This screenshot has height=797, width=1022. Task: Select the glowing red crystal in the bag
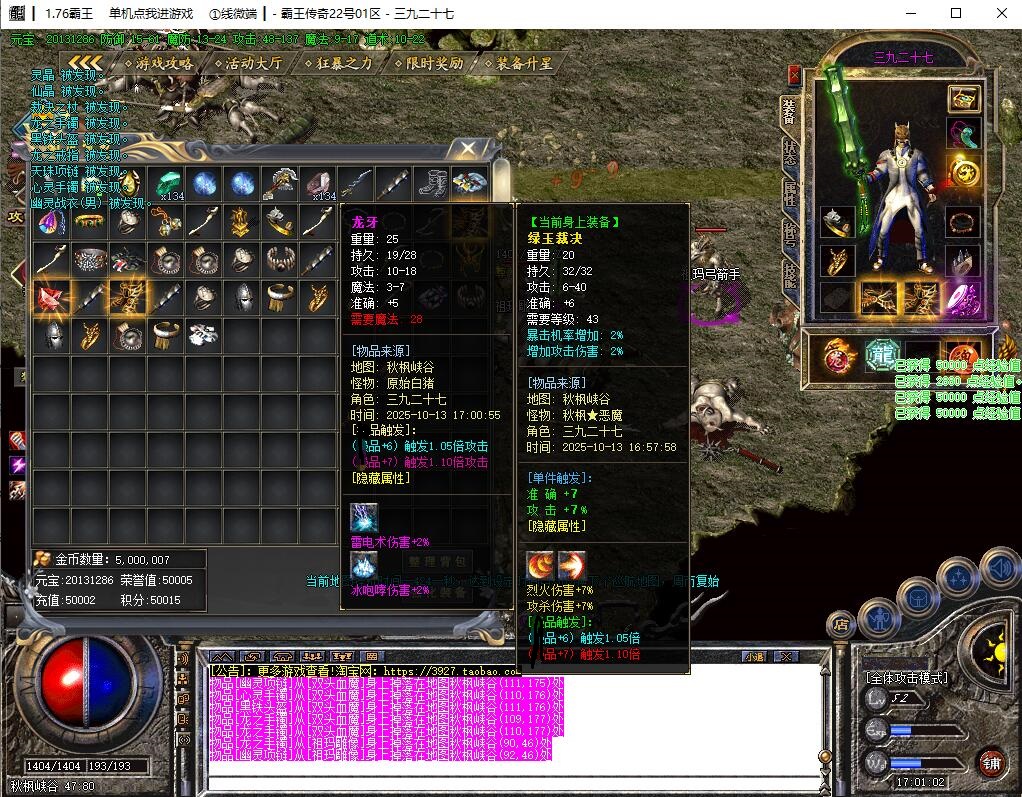pyautogui.click(x=50, y=296)
